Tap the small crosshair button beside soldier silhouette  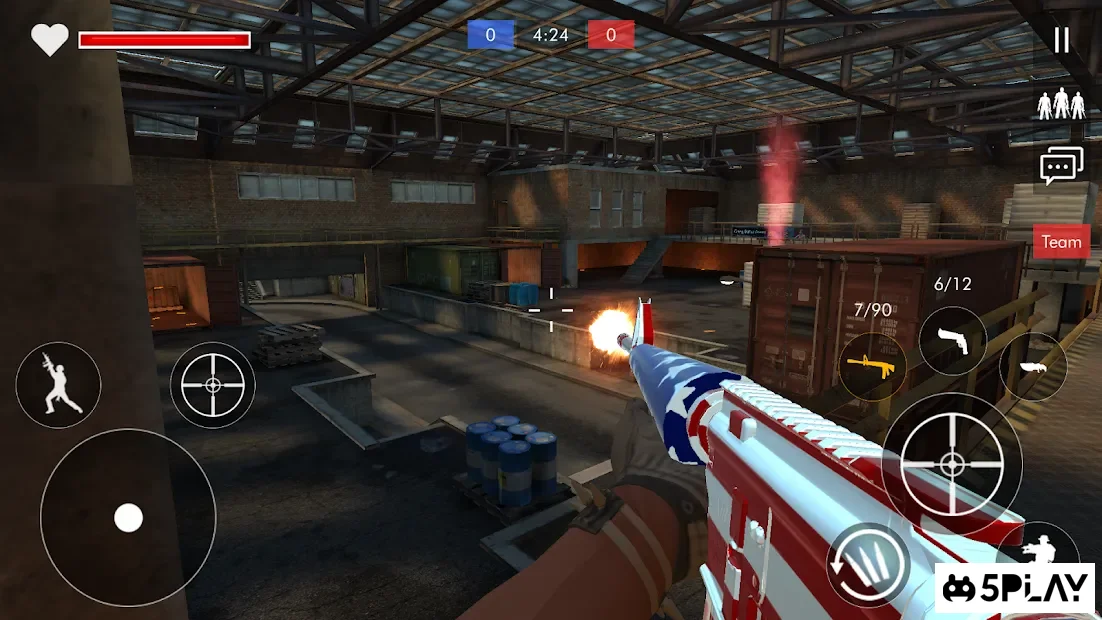coord(213,385)
